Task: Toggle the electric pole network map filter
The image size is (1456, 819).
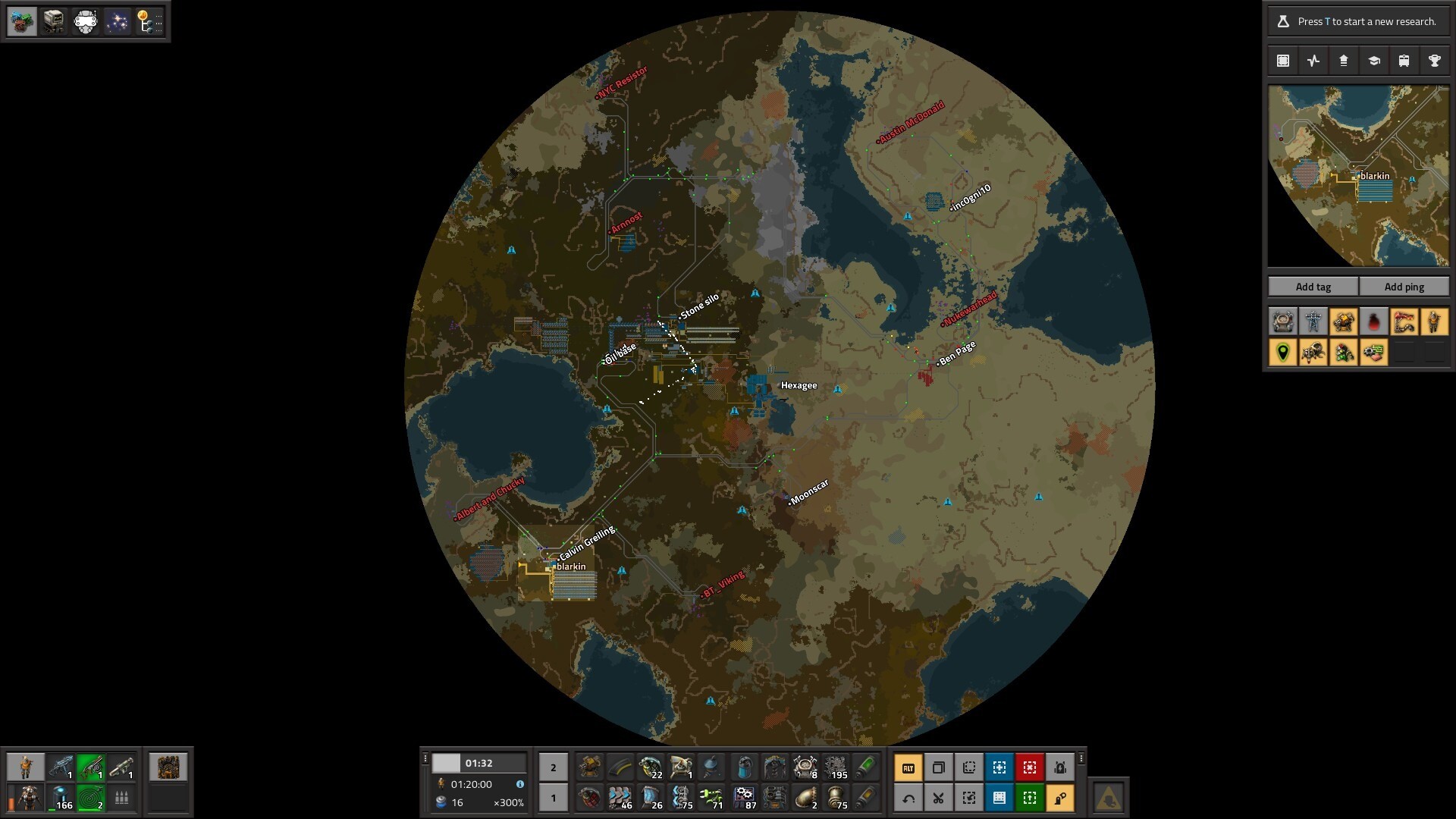Action: coord(1313,322)
